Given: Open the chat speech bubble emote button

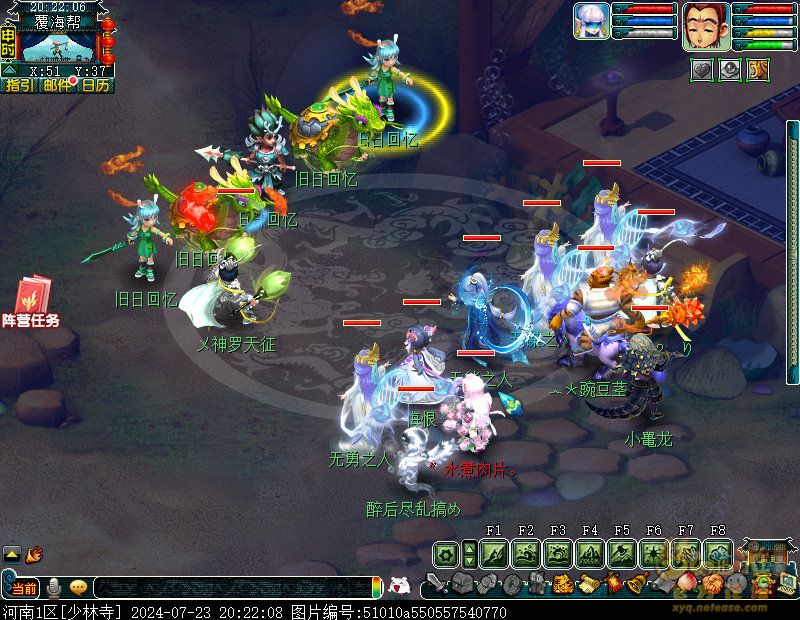Looking at the screenshot, I should [77, 588].
